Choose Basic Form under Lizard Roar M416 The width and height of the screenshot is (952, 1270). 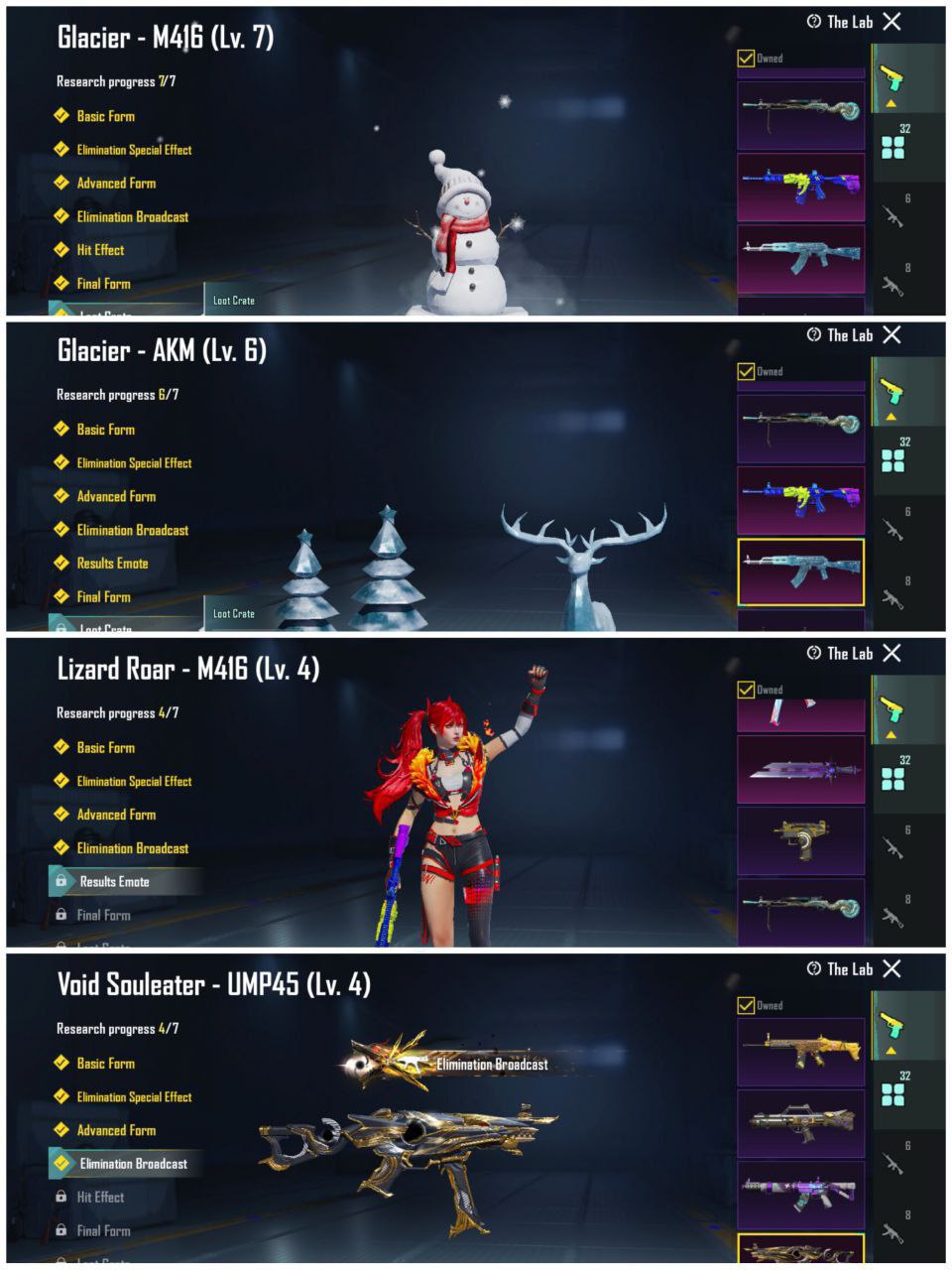click(105, 748)
